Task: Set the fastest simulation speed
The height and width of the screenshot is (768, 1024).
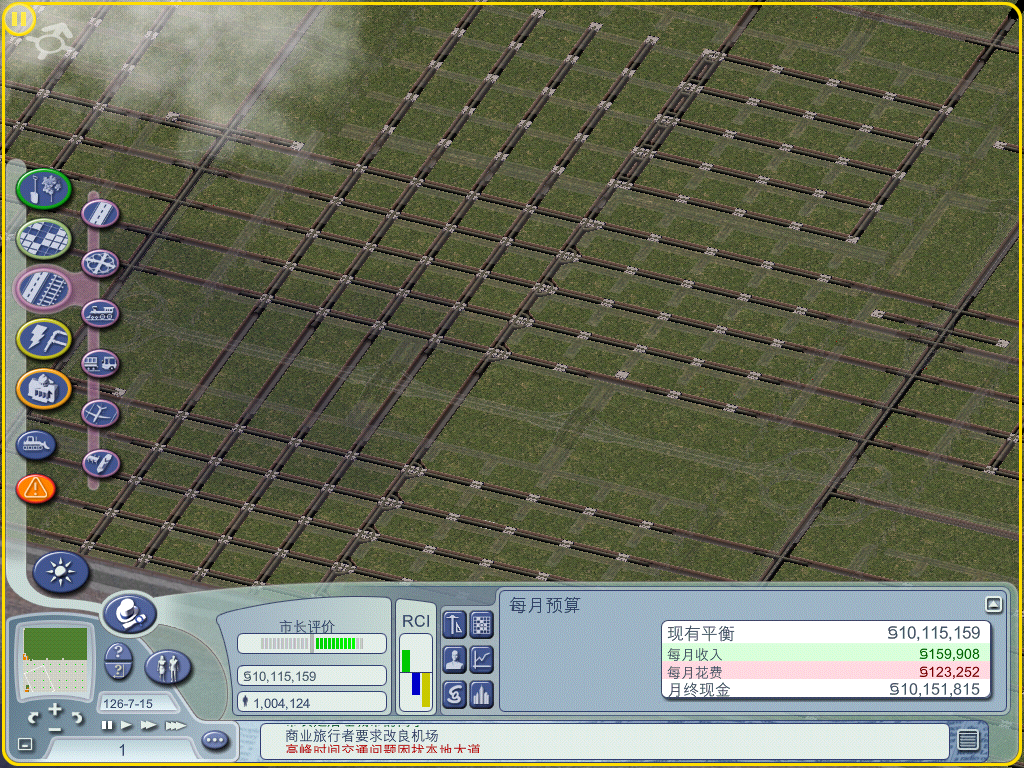Action: coord(175,725)
